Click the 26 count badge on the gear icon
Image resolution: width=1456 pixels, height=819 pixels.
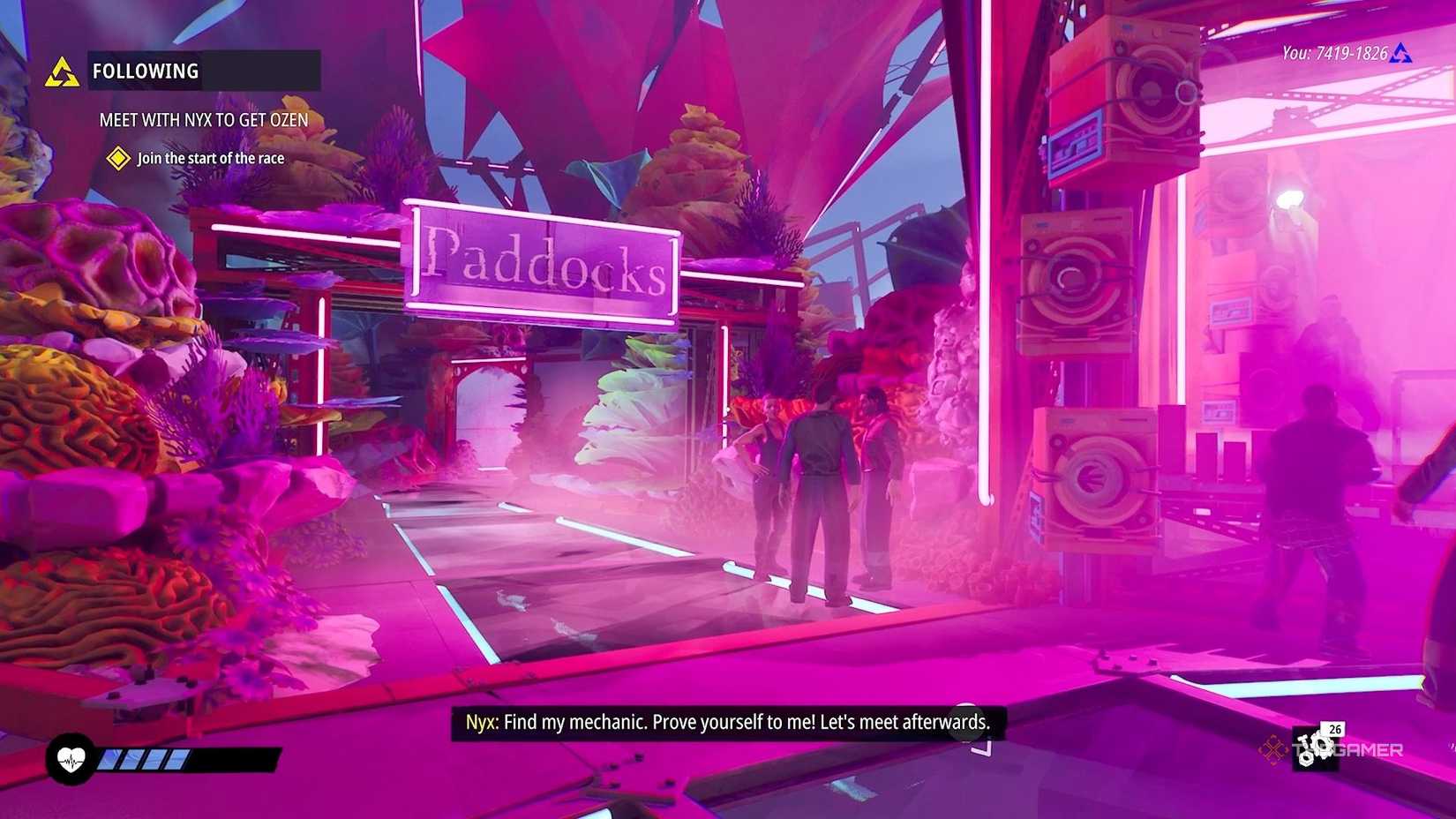(1334, 730)
